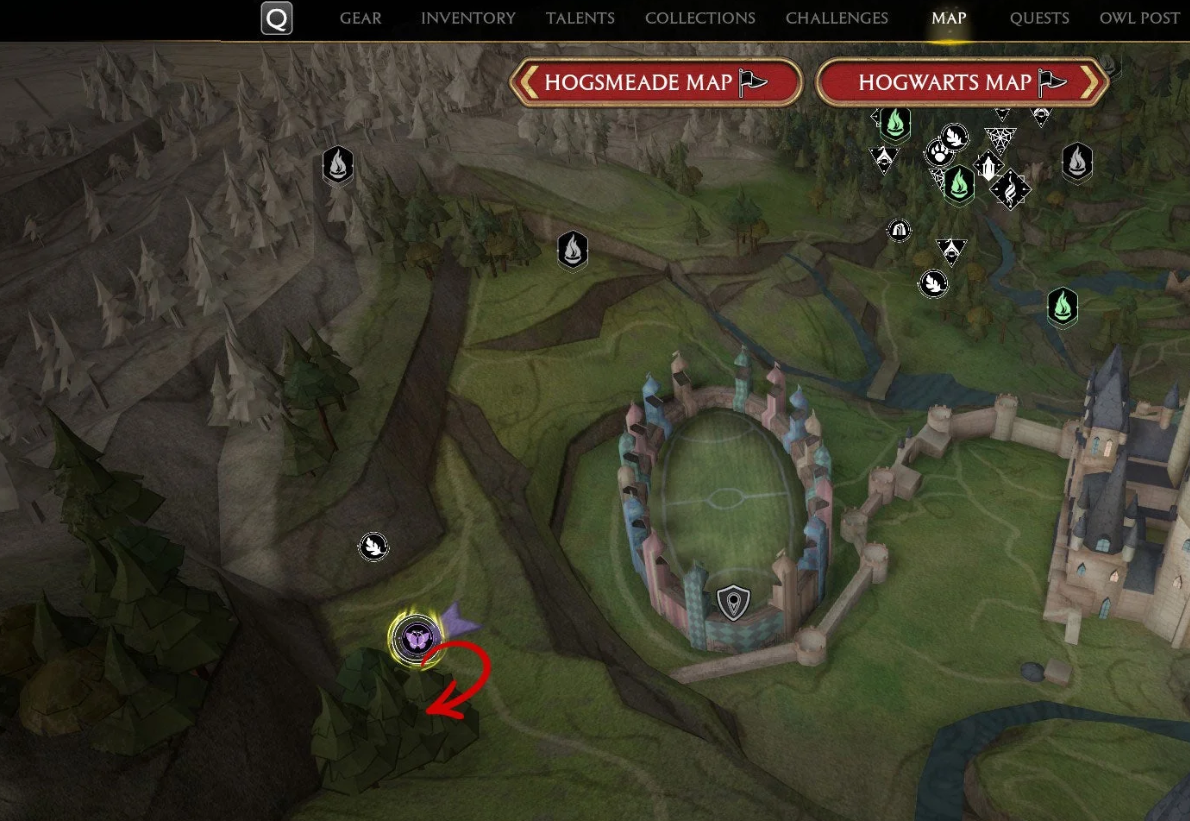The height and width of the screenshot is (821, 1190).
Task: Click the tower-shaped diamond map marker
Action: [988, 164]
